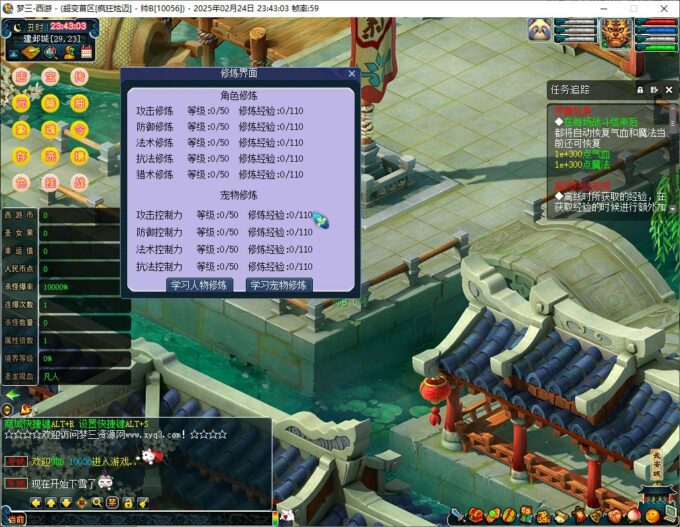The width and height of the screenshot is (680, 527).
Task: Close the 修炼界面 cultivation window
Action: [x=352, y=73]
